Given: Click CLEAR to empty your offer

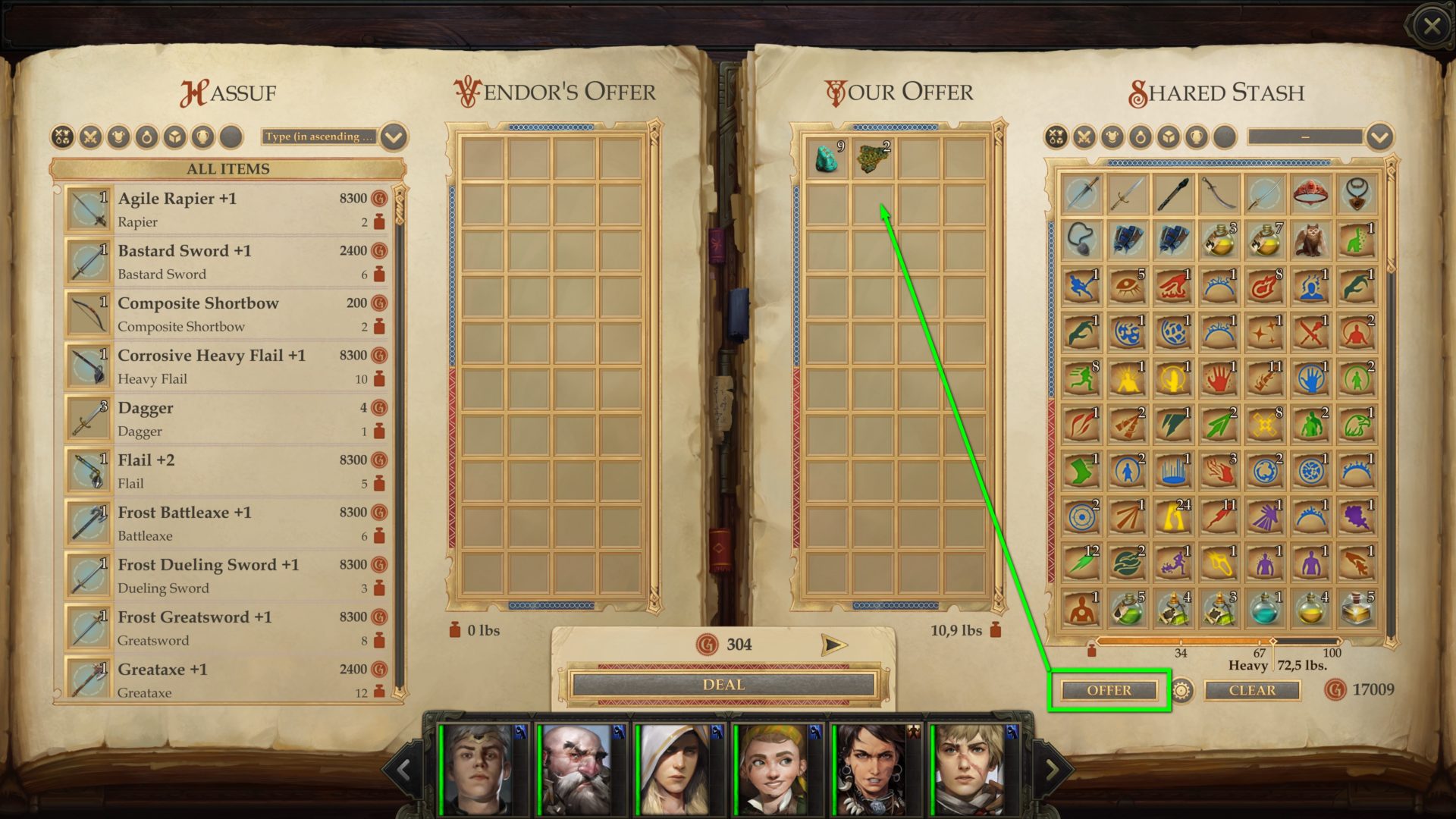Looking at the screenshot, I should tap(1252, 690).
